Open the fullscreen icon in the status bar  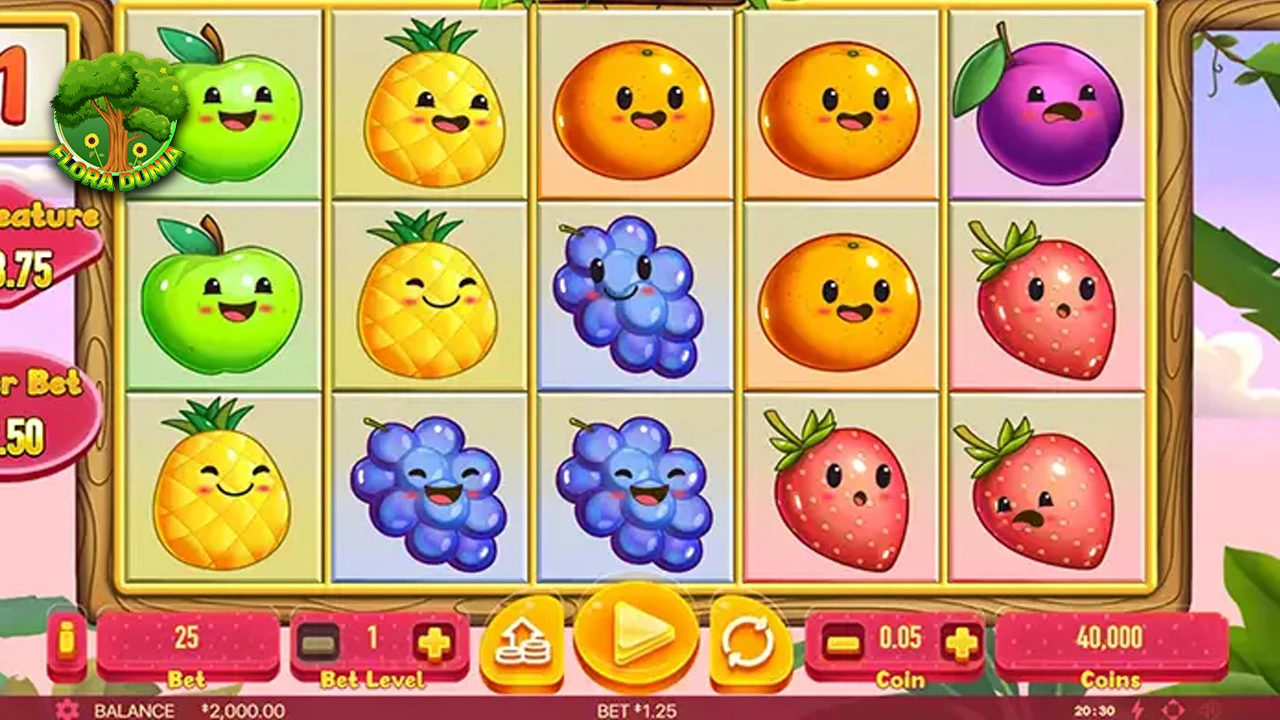(x=1172, y=710)
